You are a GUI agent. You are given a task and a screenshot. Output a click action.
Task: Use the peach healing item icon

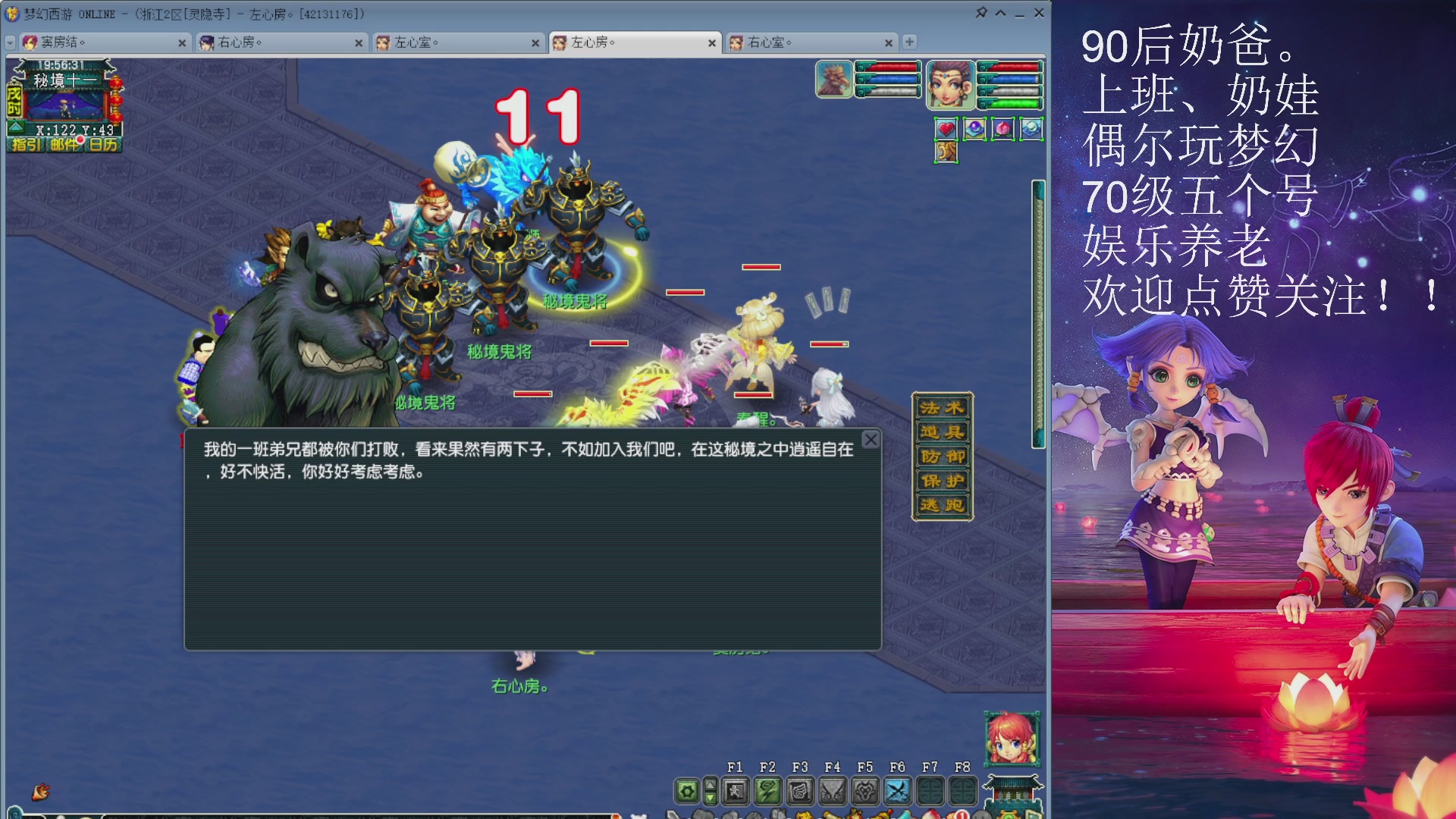tap(1003, 129)
